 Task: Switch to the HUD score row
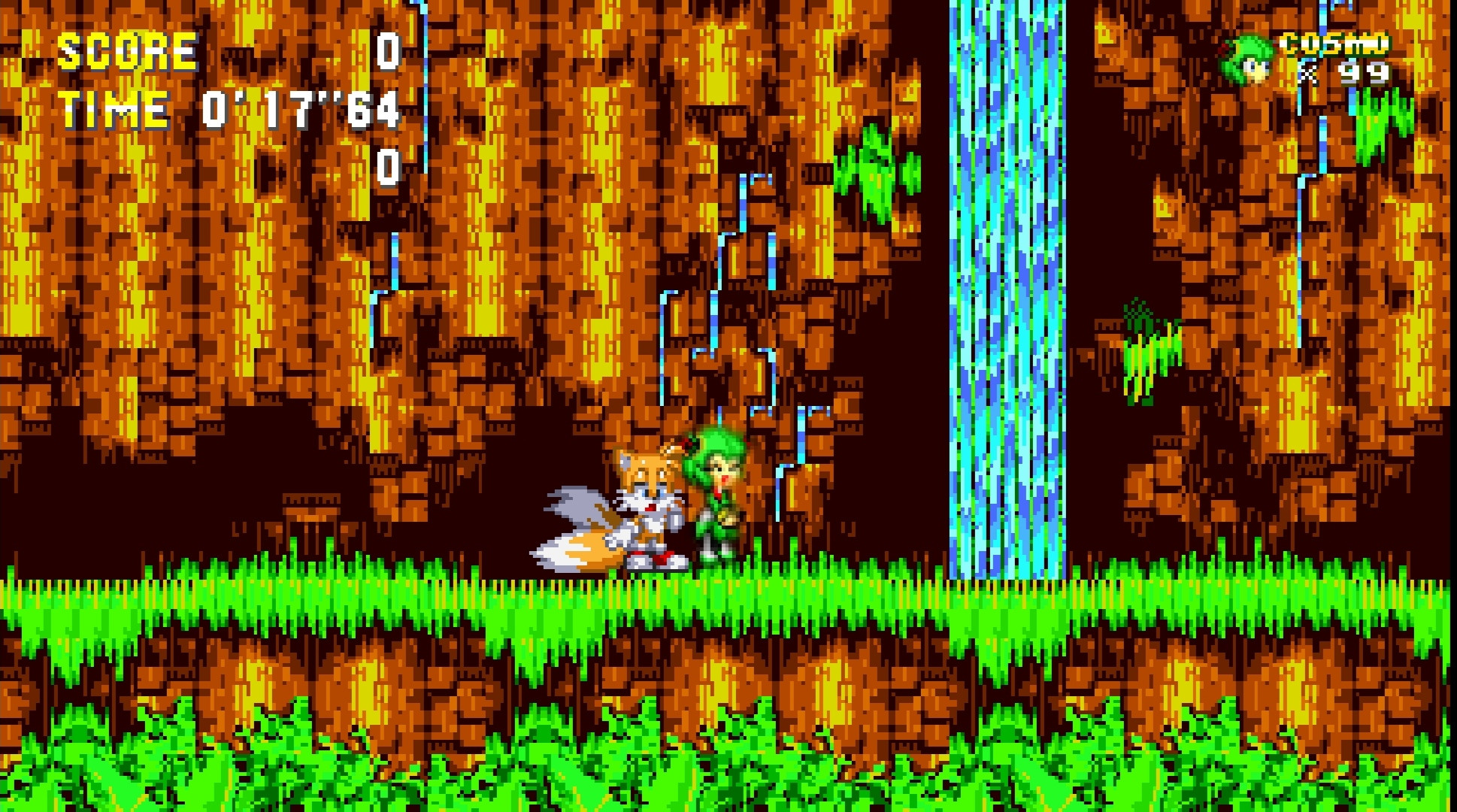point(226,51)
